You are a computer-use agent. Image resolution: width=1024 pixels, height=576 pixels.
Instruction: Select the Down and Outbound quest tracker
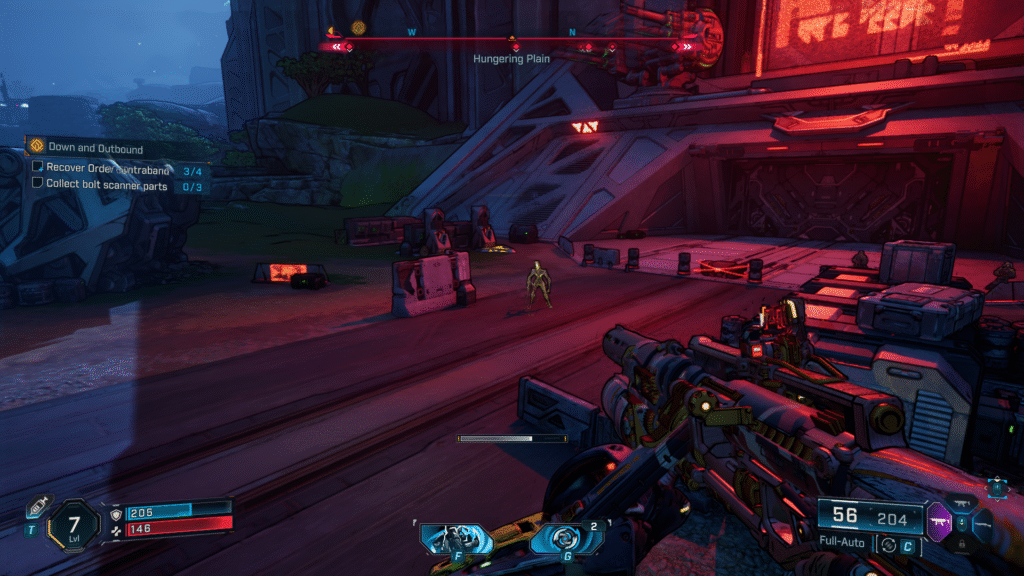click(x=95, y=148)
